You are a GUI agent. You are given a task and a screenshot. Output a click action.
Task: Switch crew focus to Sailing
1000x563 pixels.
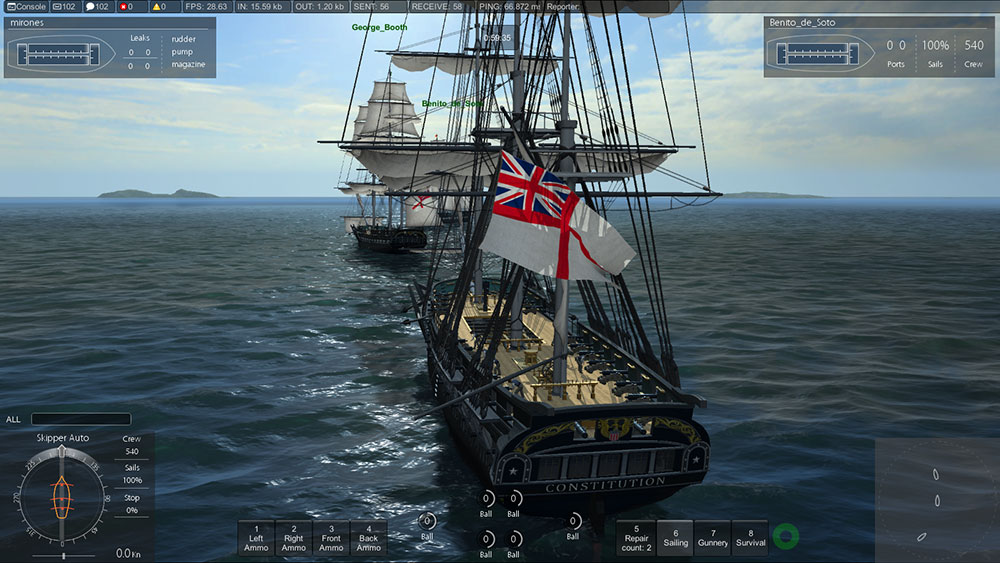tap(676, 538)
